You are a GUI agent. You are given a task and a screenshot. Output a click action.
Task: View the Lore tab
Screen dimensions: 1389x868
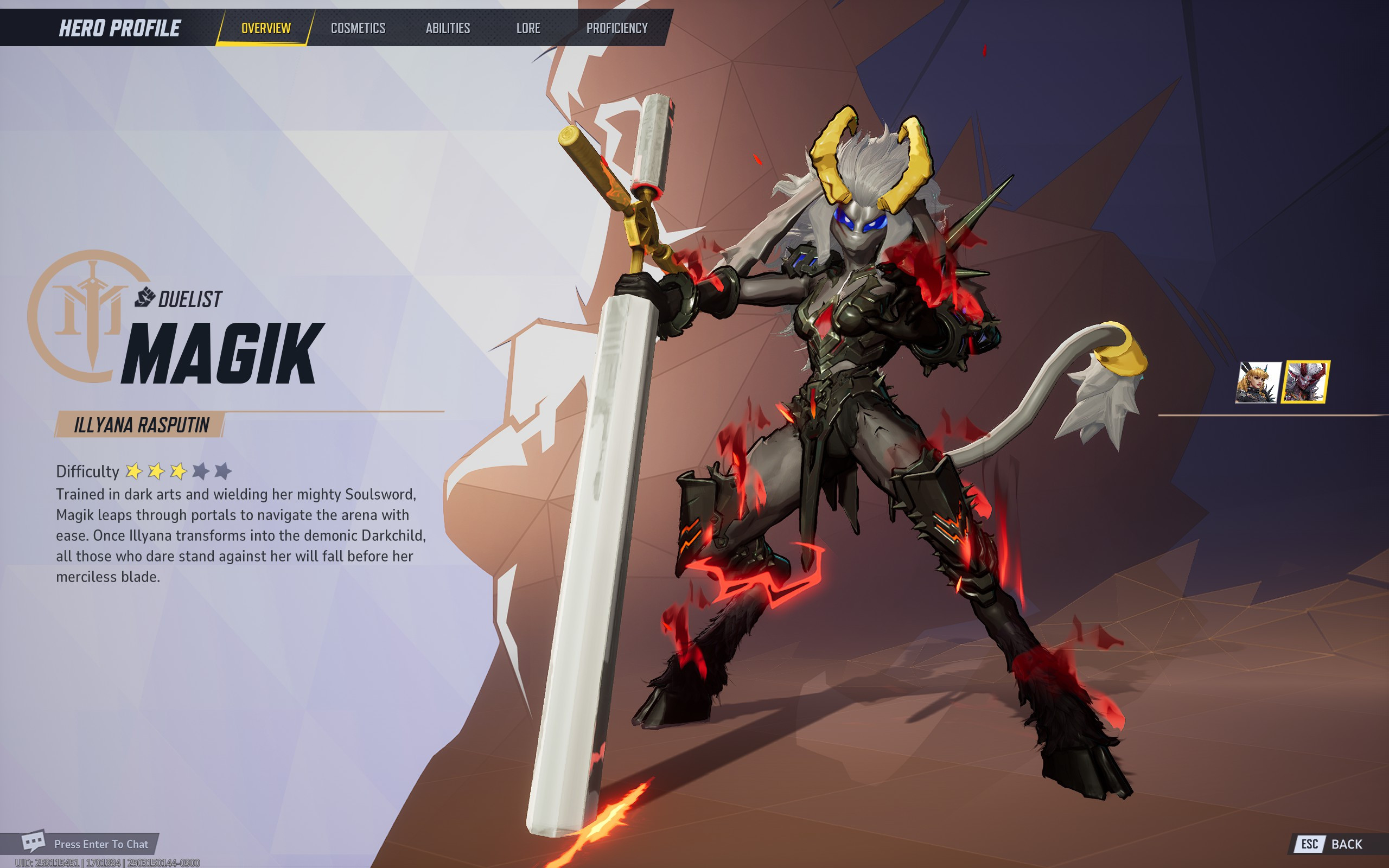(x=528, y=28)
